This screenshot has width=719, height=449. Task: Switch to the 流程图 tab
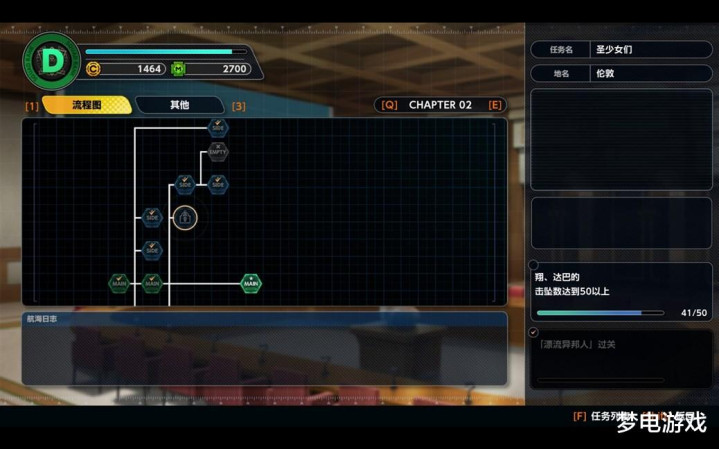tap(86, 105)
